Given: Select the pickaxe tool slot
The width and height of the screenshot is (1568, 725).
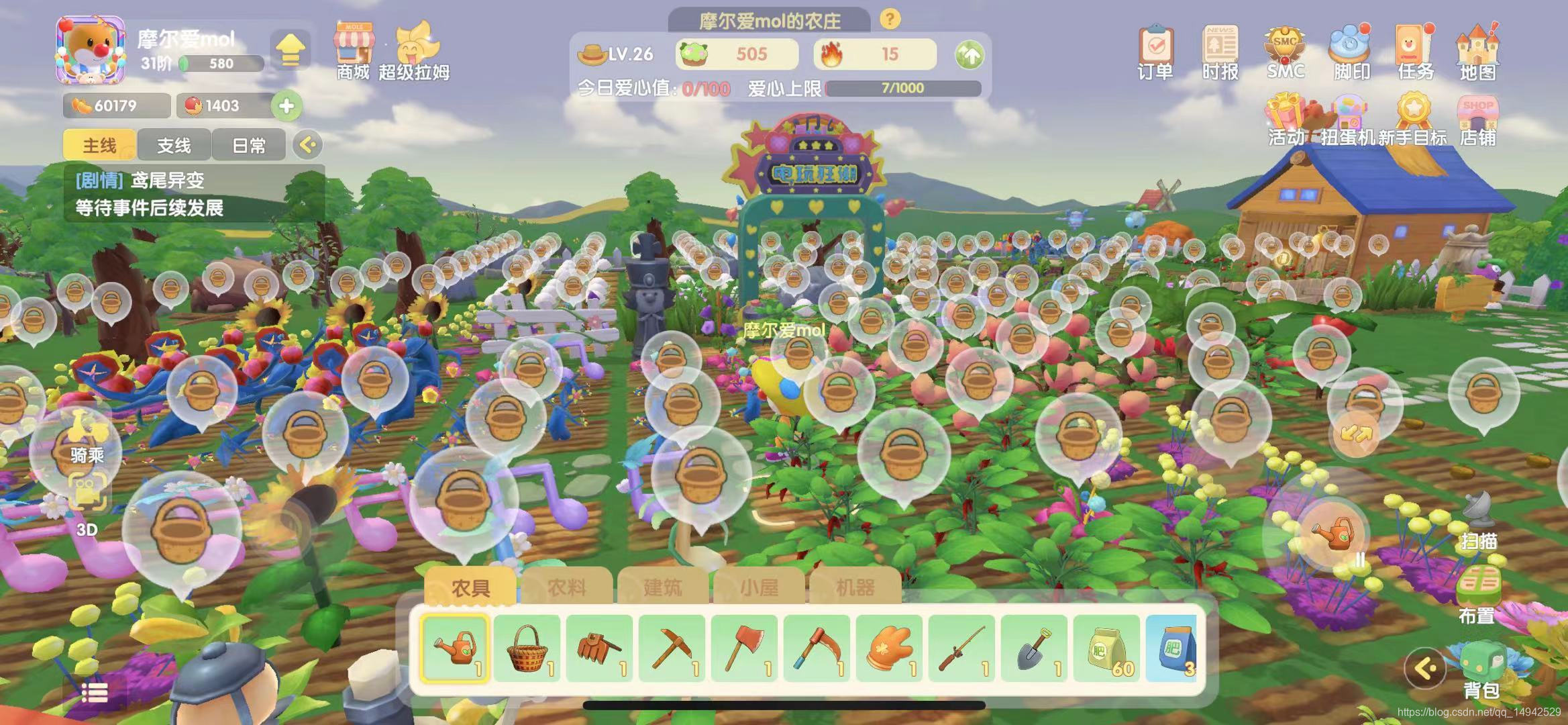Looking at the screenshot, I should 672,648.
